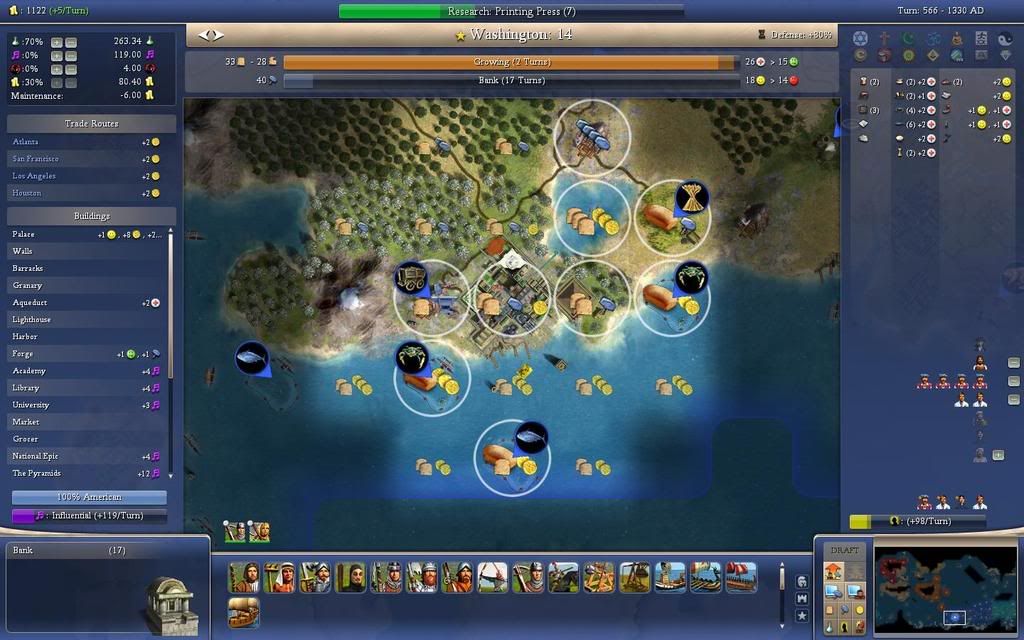The image size is (1024, 640).
Task: Toggle the star filter button beside production list
Action: pos(801,615)
